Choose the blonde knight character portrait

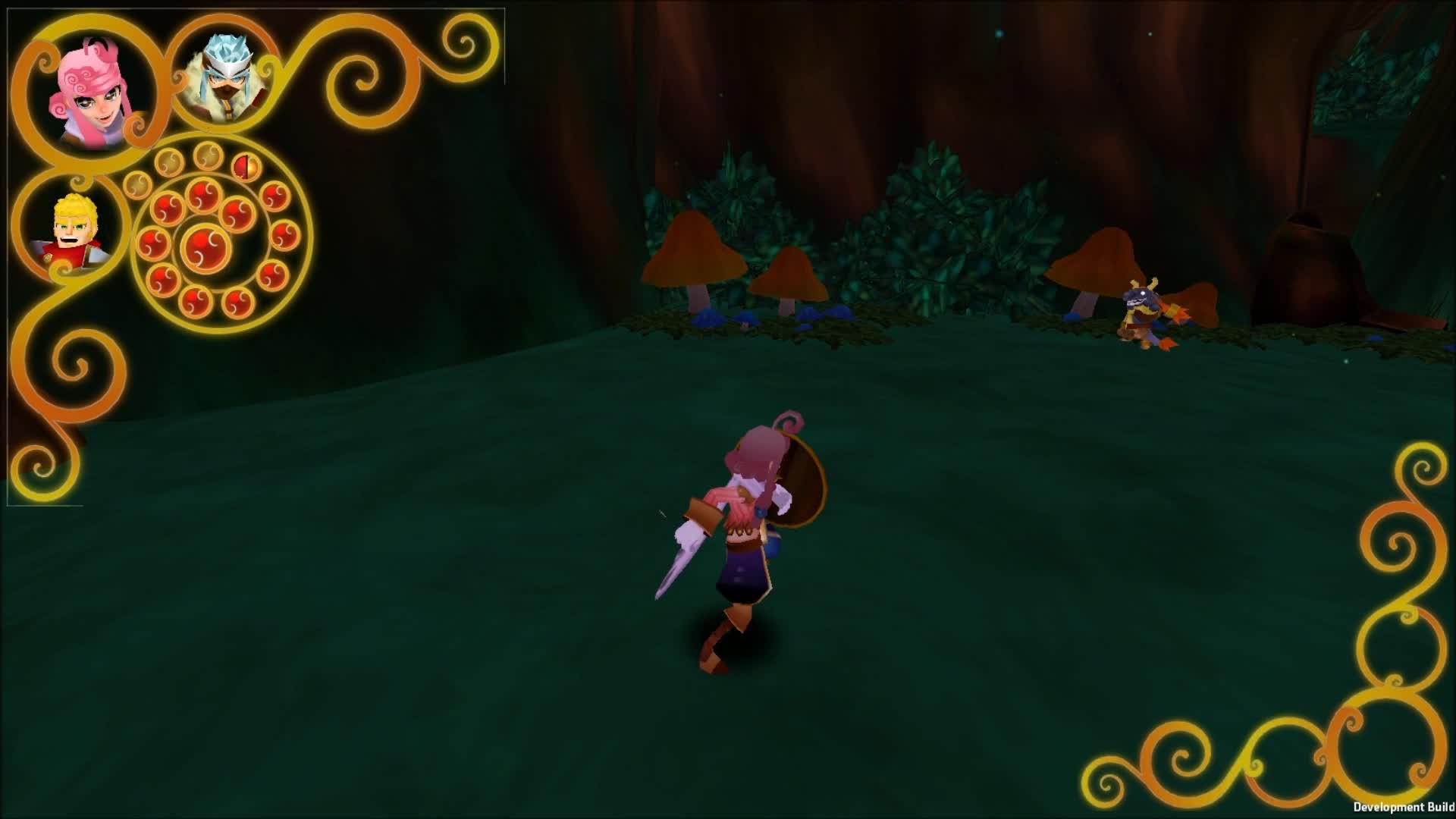pos(73,231)
